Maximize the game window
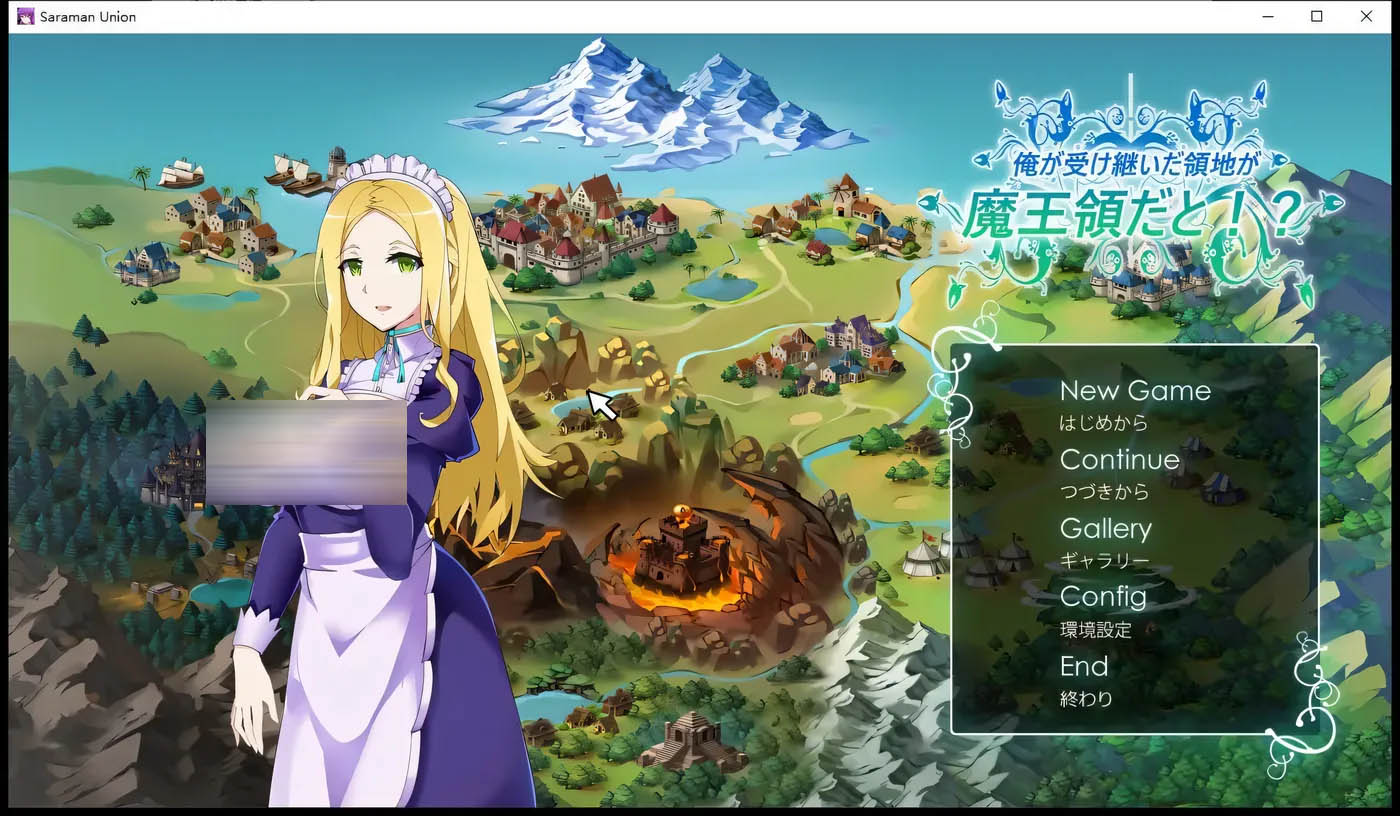Image resolution: width=1400 pixels, height=816 pixels. tap(1317, 16)
